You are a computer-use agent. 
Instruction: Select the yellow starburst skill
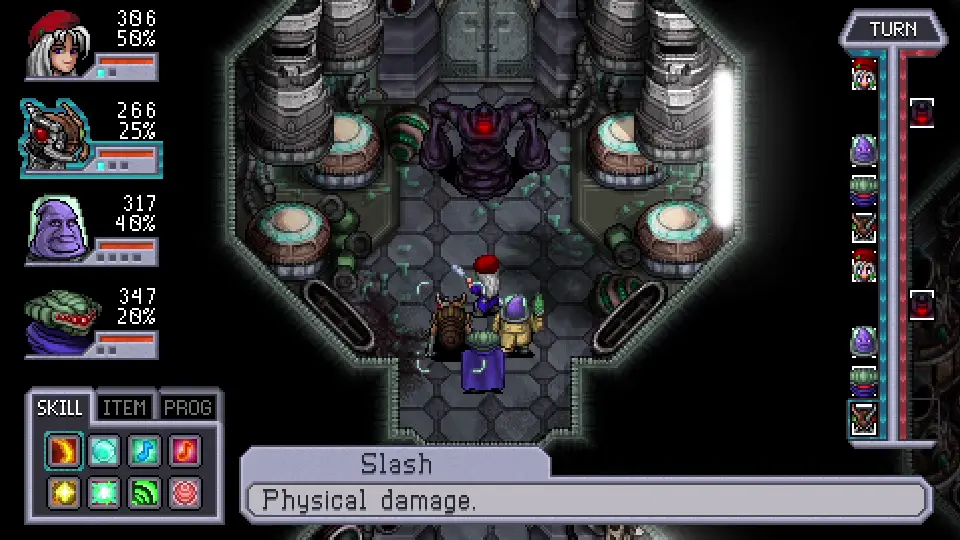point(64,492)
